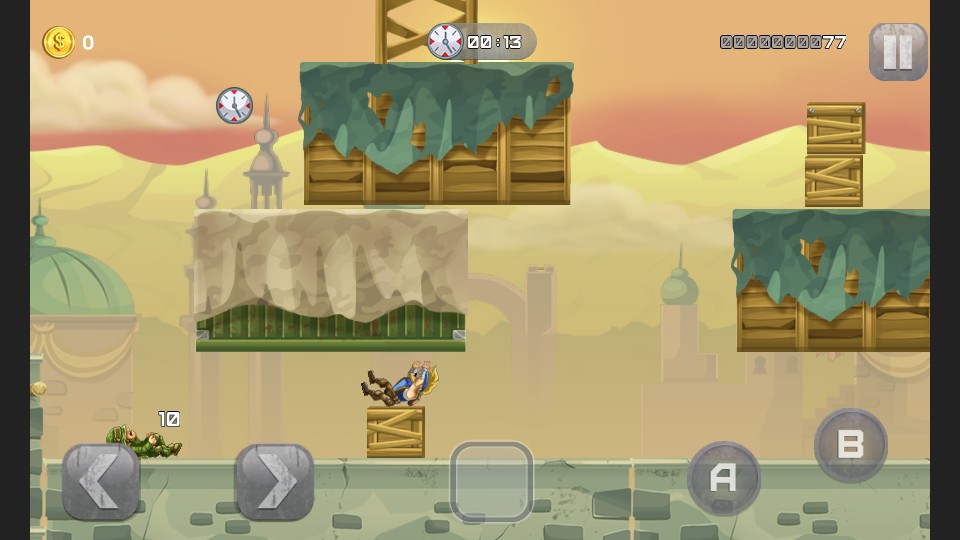Tap the right arrow move button
The image size is (960, 540).
point(274,481)
